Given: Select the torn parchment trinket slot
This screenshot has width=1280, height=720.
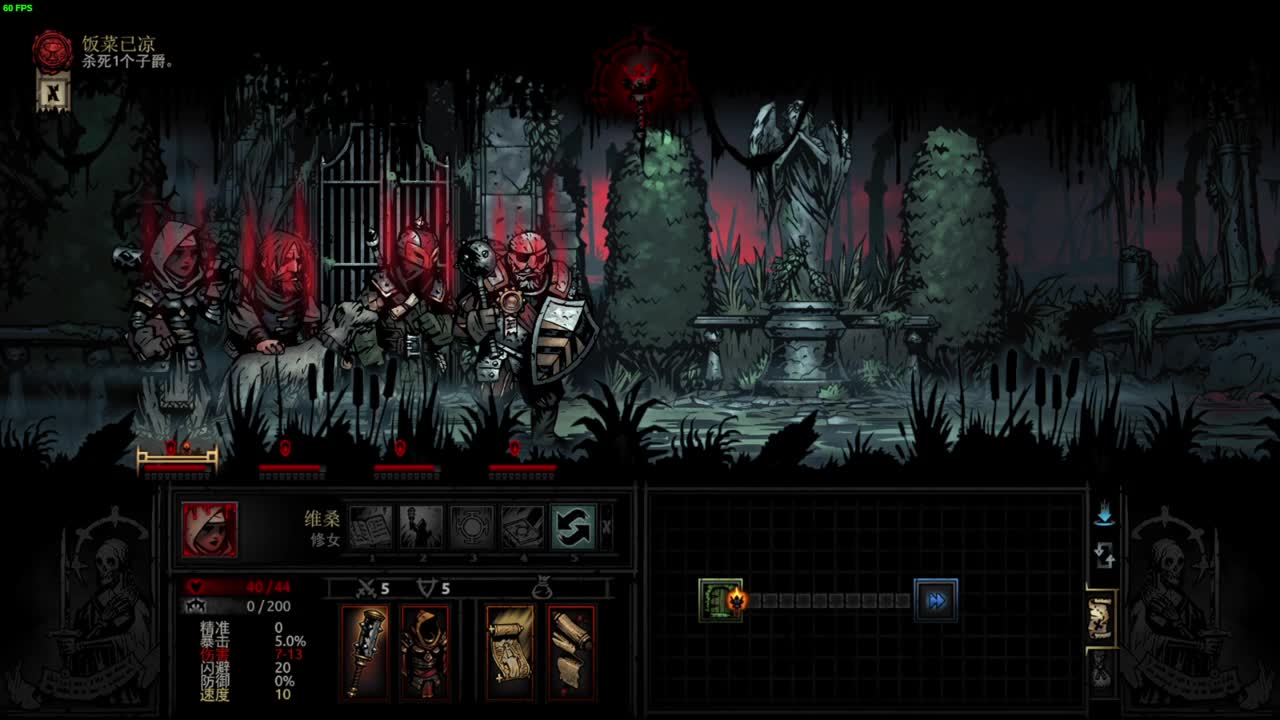Looking at the screenshot, I should (x=571, y=653).
